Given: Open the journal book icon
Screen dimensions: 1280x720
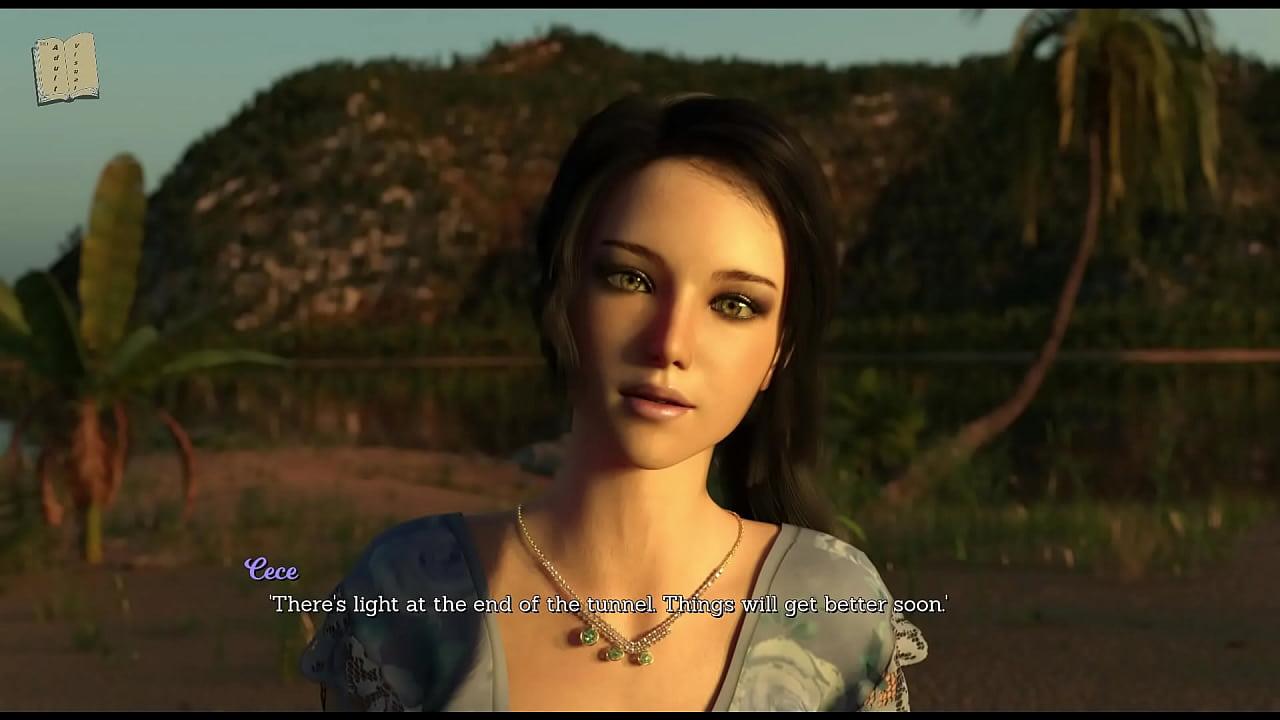Looking at the screenshot, I should [65, 69].
